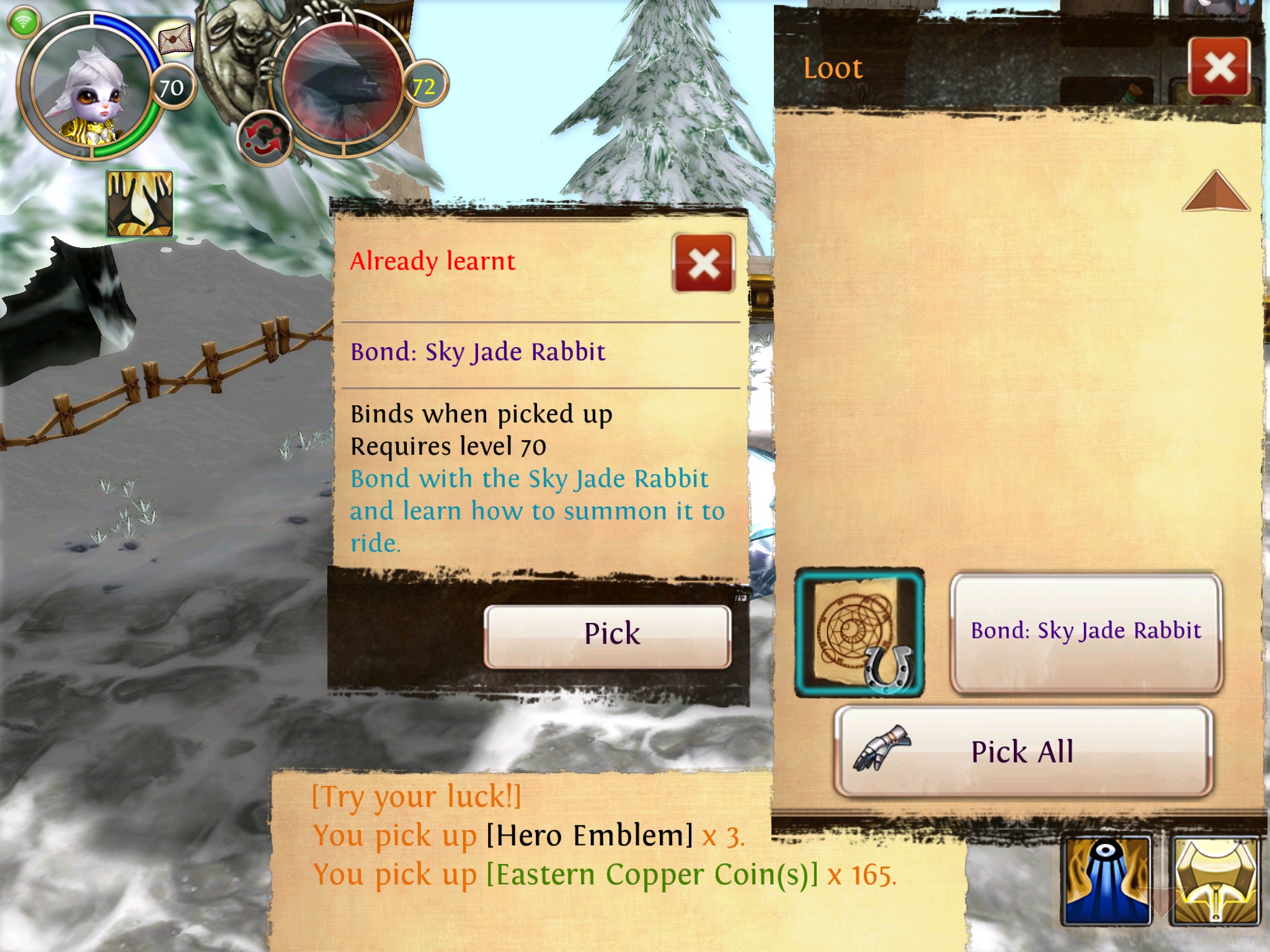
Task: Close the Already learnt item tooltip
Action: tap(703, 263)
